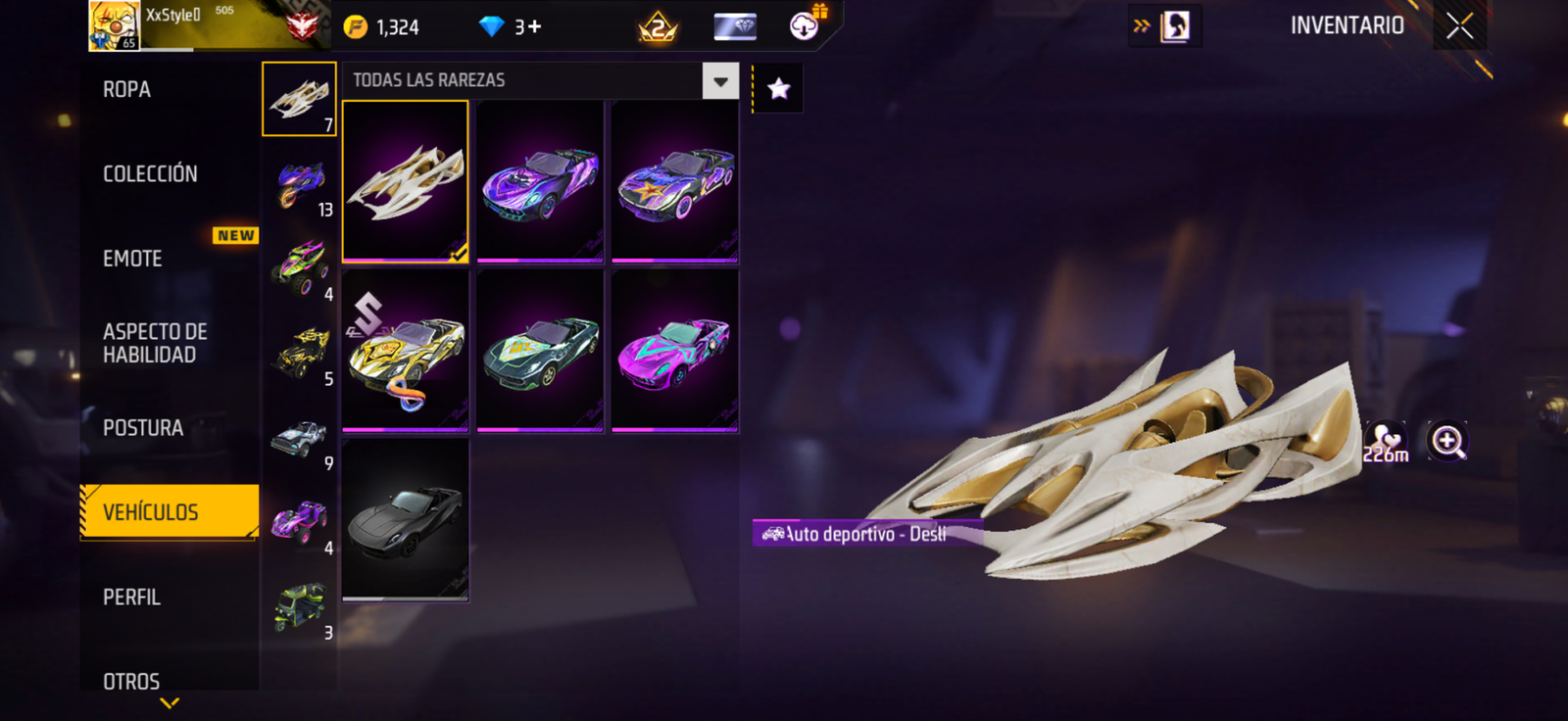Screen dimensions: 1568x721
Task: Select the white and gold car skin
Action: click(405, 181)
